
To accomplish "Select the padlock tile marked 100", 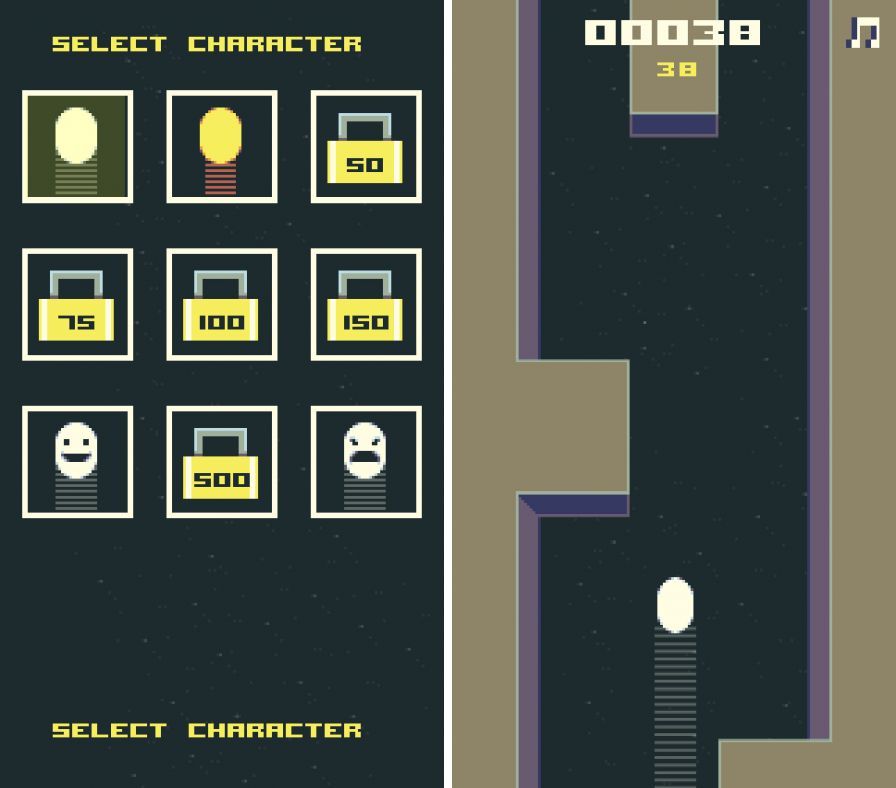I will 221,304.
